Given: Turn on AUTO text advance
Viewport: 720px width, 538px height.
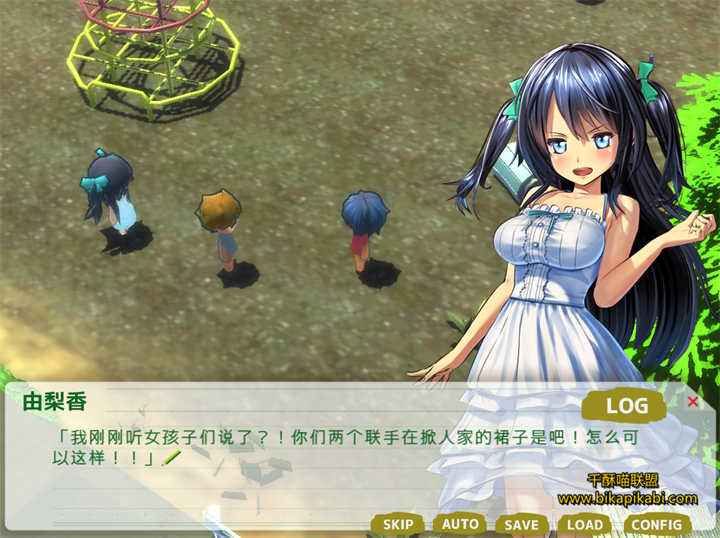Looking at the screenshot, I should [x=460, y=524].
